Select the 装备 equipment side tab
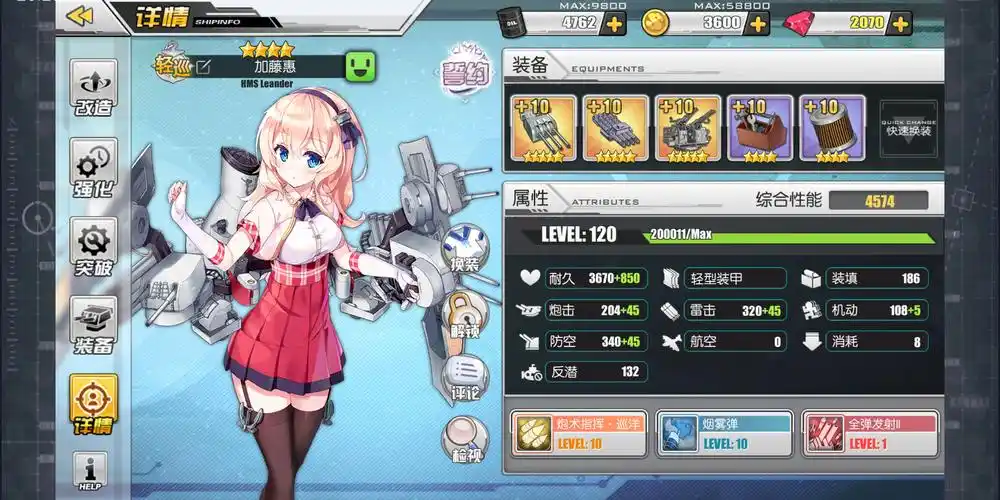 point(93,326)
